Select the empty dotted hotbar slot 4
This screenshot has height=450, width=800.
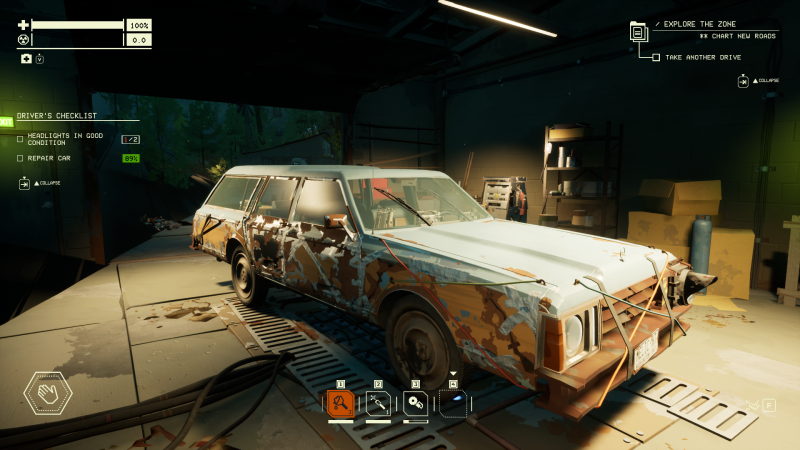[x=453, y=403]
